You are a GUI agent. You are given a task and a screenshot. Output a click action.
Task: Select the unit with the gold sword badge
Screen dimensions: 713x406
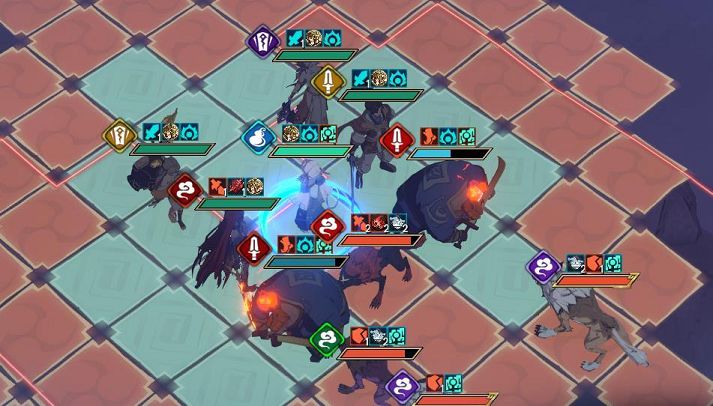[x=326, y=81]
